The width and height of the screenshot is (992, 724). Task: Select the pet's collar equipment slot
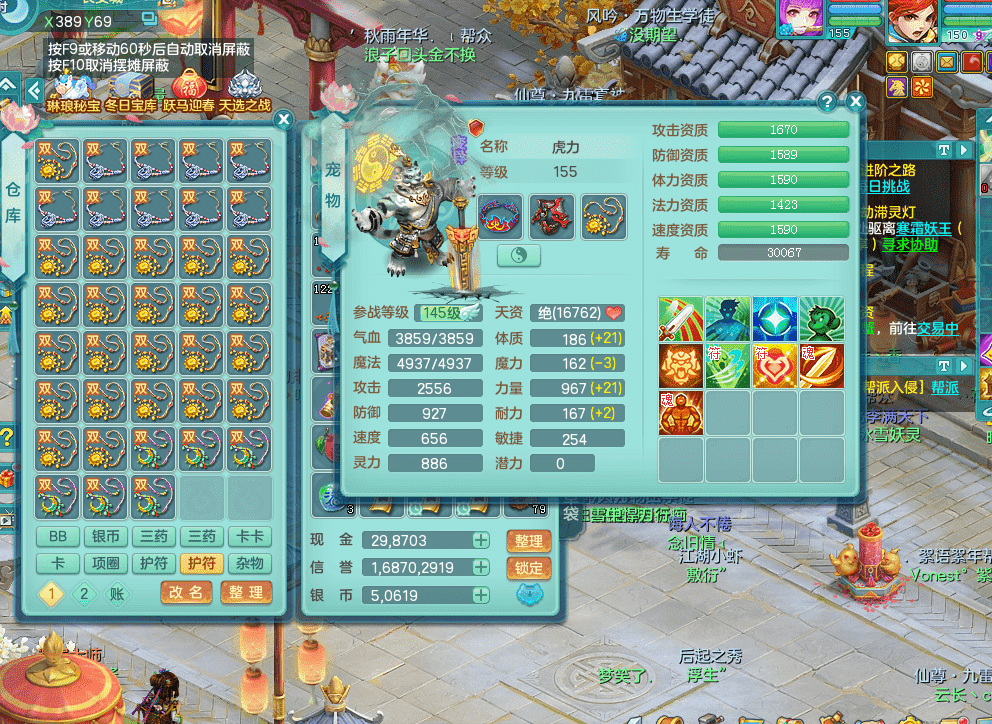pyautogui.click(x=502, y=216)
